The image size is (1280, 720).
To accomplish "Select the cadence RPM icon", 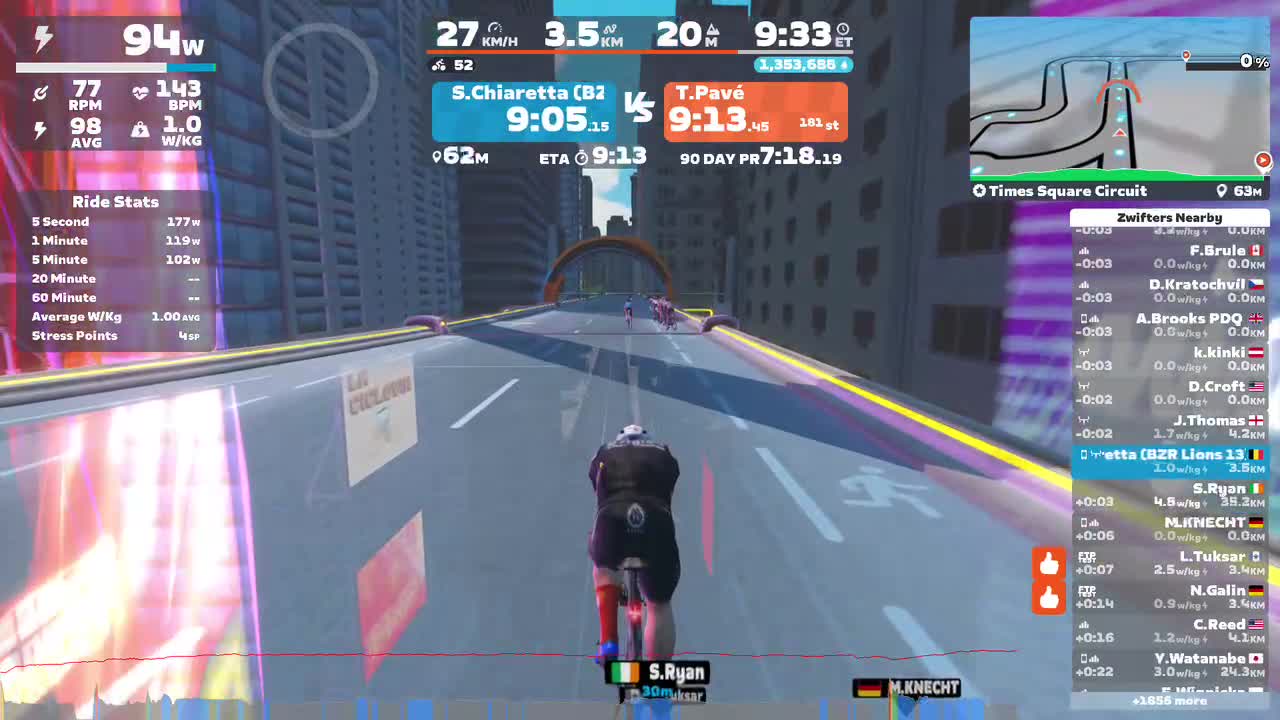I will click(x=41, y=91).
